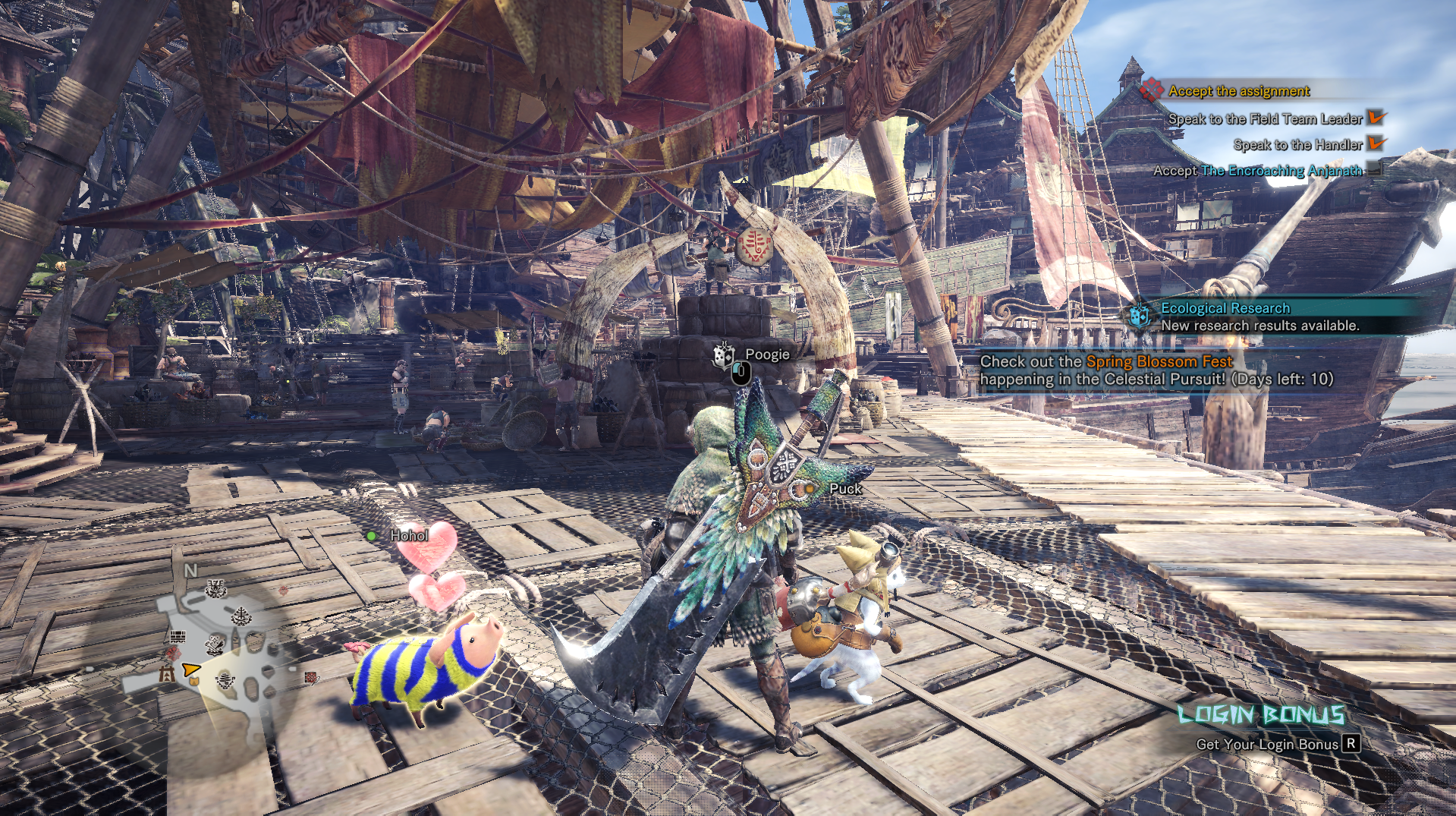Viewport: 1456px width, 816px height.
Task: Click the Speak to the Field Team Leader objective
Action: [1265, 118]
